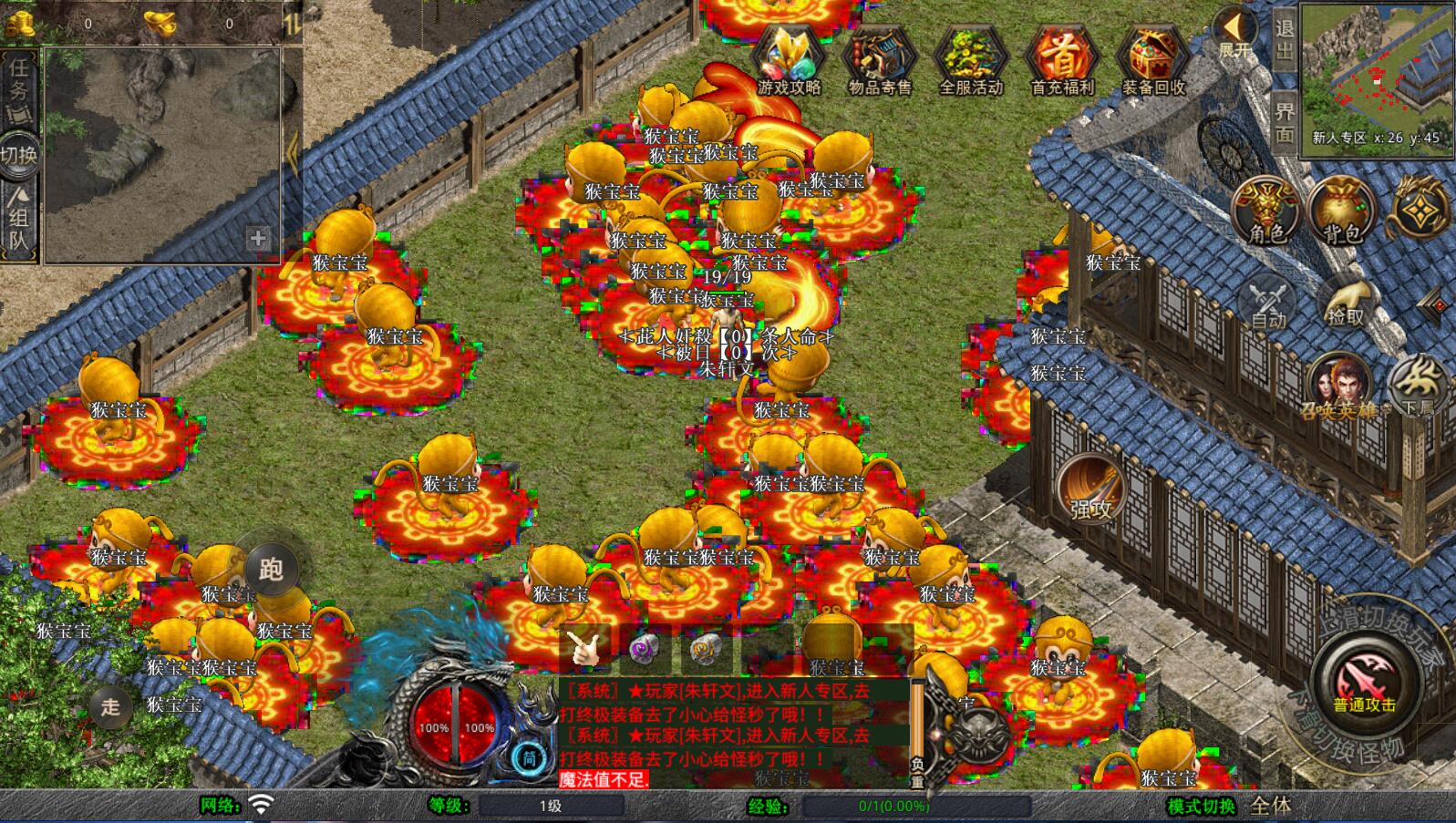The height and width of the screenshot is (823, 1456).
Task: Open the 游戏攻略 game guide icon
Action: [x=789, y=58]
